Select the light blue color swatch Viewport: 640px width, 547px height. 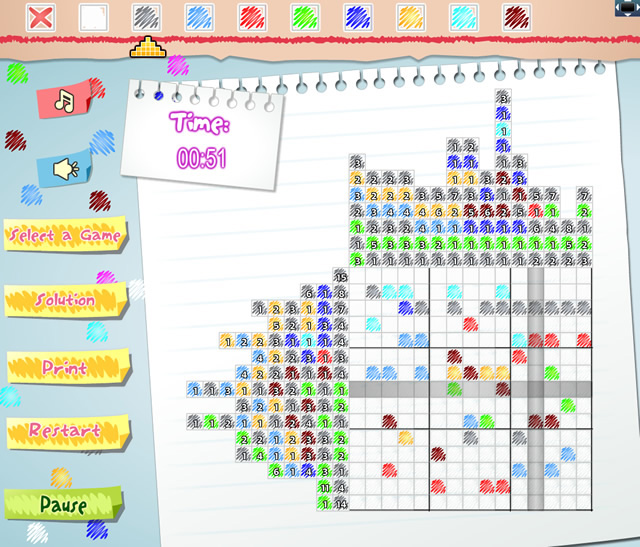tap(200, 17)
